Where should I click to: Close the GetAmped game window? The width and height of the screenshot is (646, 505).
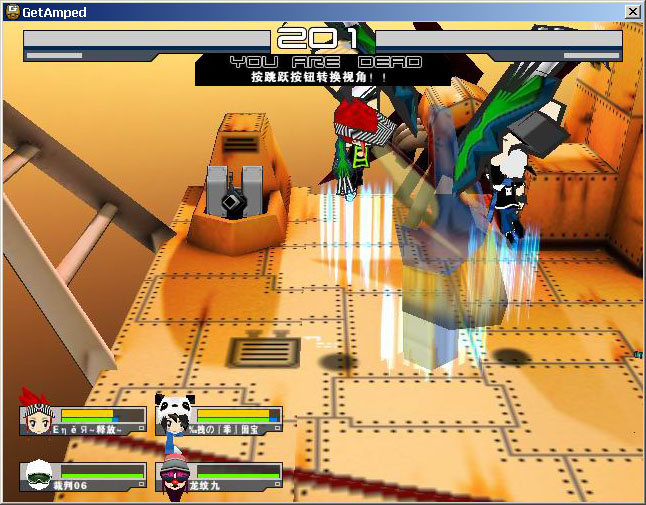point(632,11)
